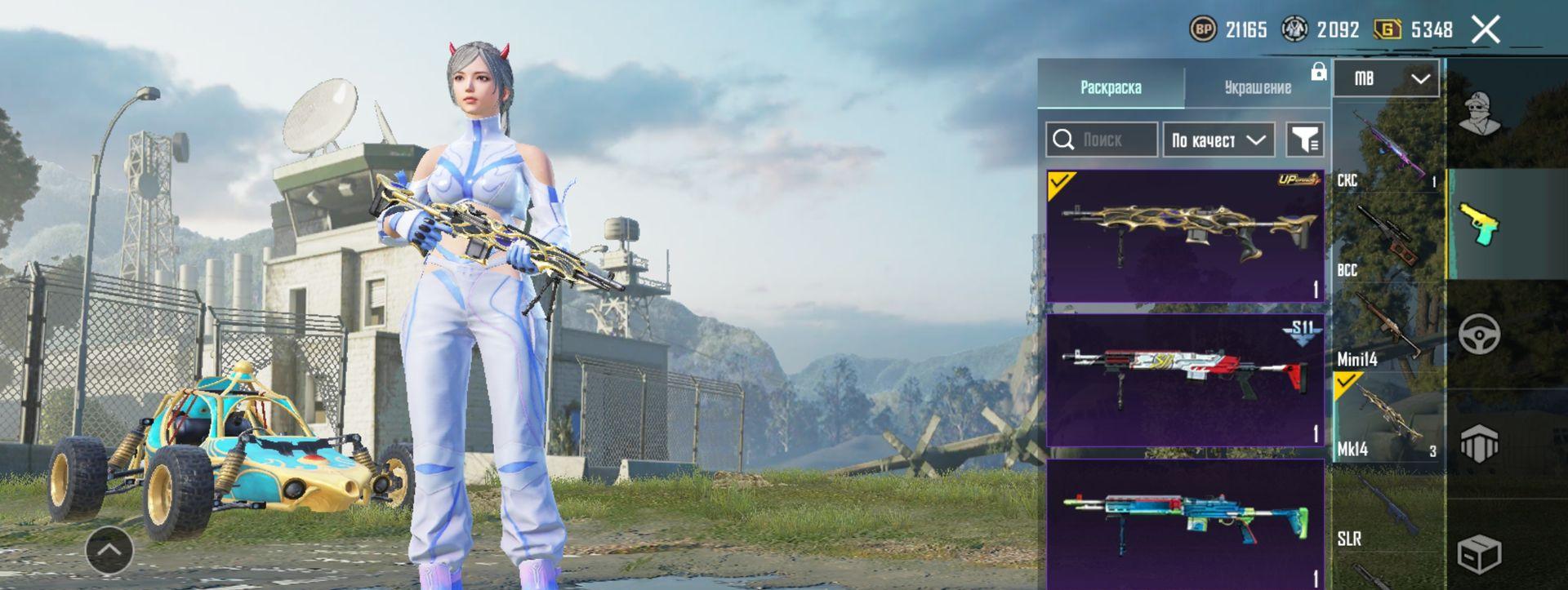Viewport: 1568px width, 590px height.
Task: Expand the MB weapon category dropdown
Action: point(1387,78)
